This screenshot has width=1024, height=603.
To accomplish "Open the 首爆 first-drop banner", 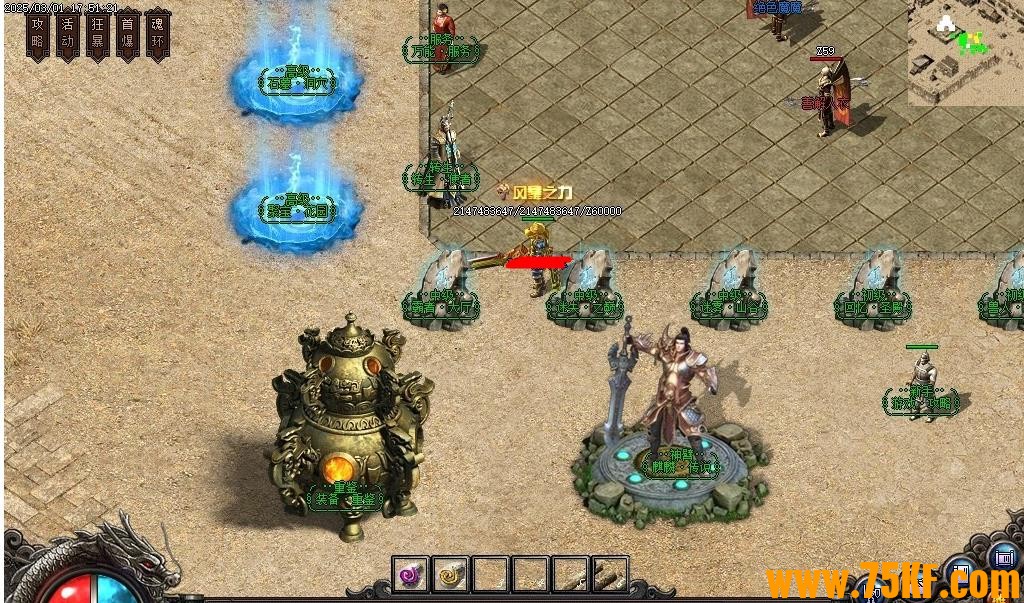I will (x=128, y=35).
